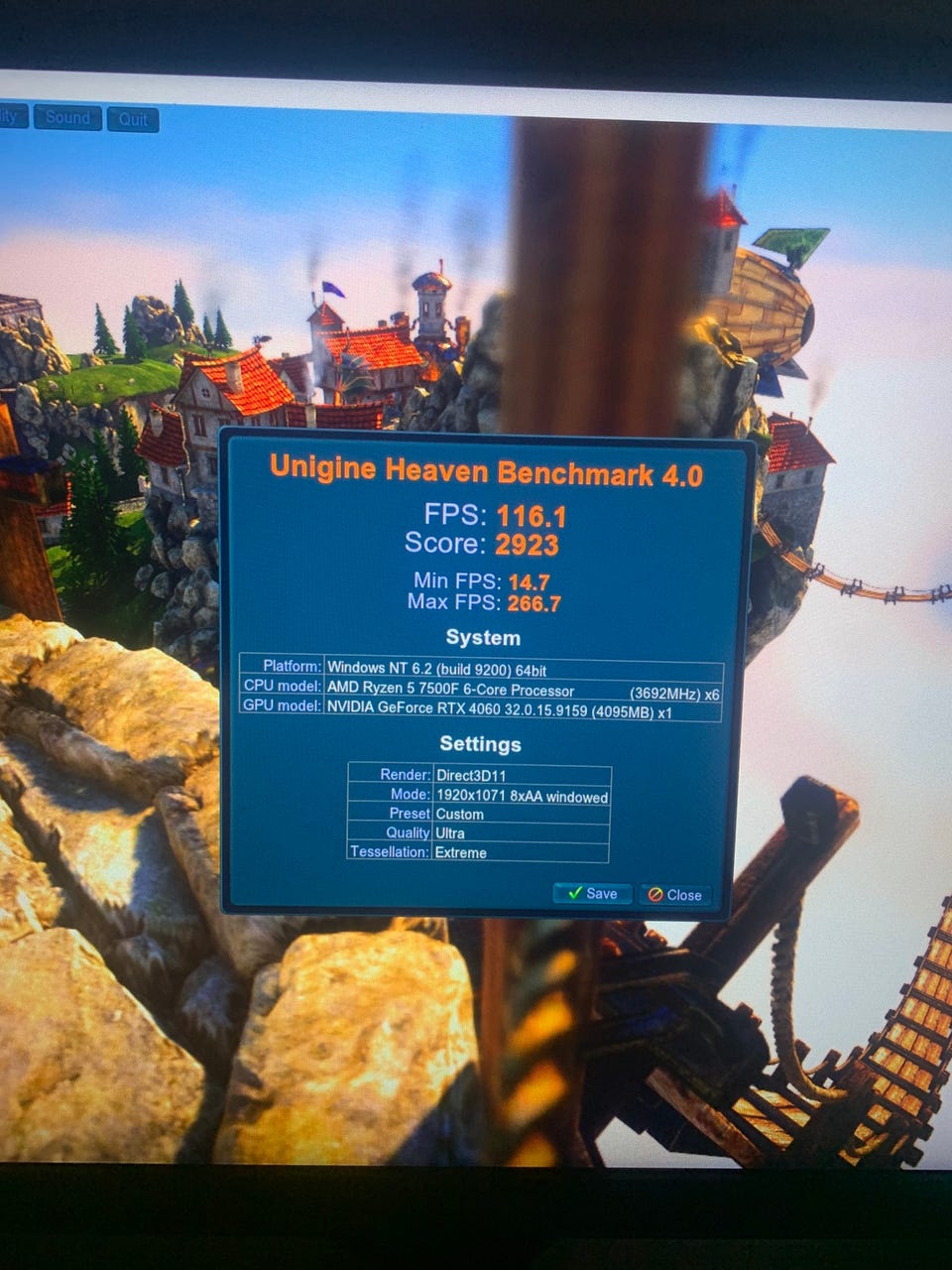Open the Sound menu button
The height and width of the screenshot is (1270, 952).
point(67,118)
